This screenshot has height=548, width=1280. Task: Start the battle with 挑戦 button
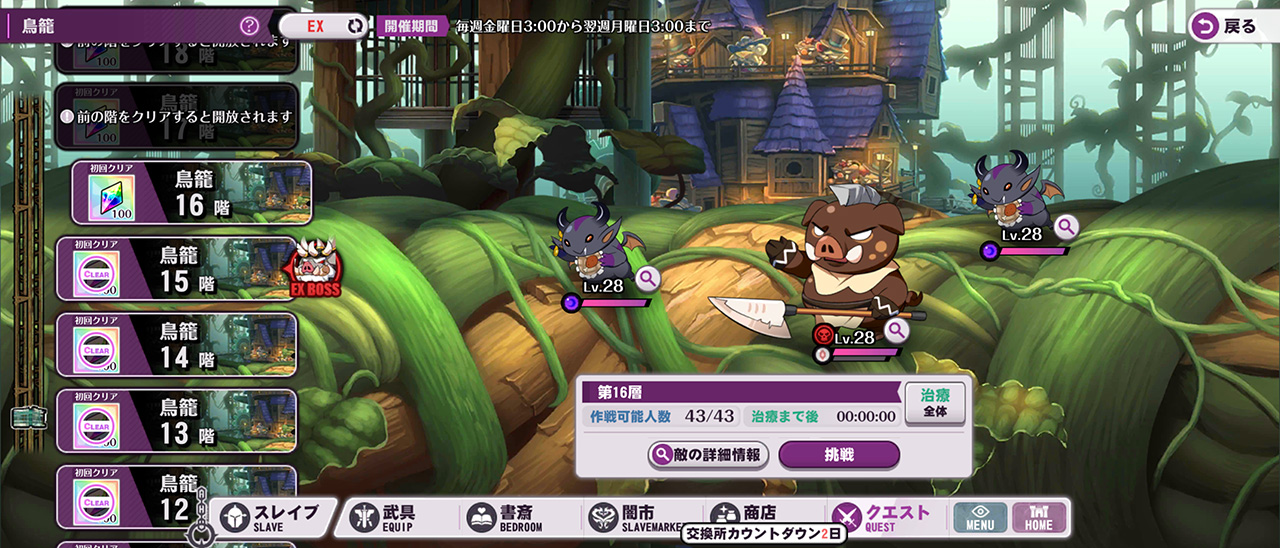coord(839,455)
